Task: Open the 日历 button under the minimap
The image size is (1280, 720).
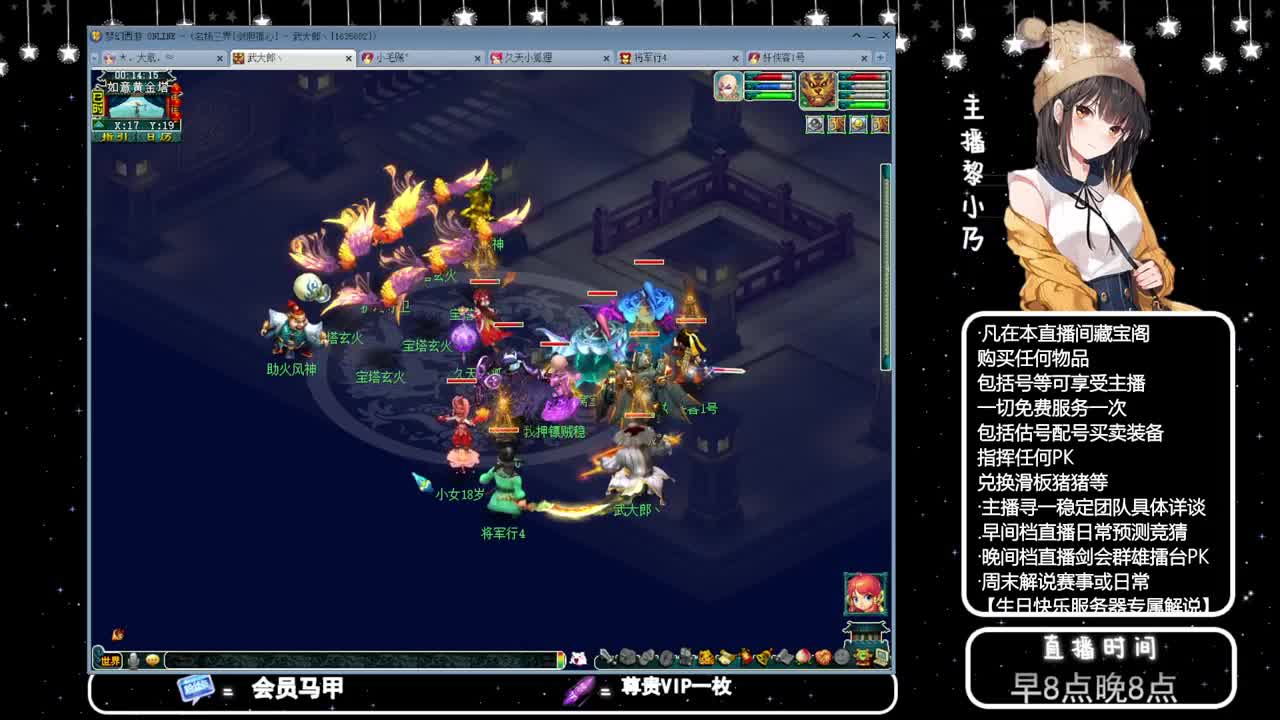Action: click(x=160, y=137)
